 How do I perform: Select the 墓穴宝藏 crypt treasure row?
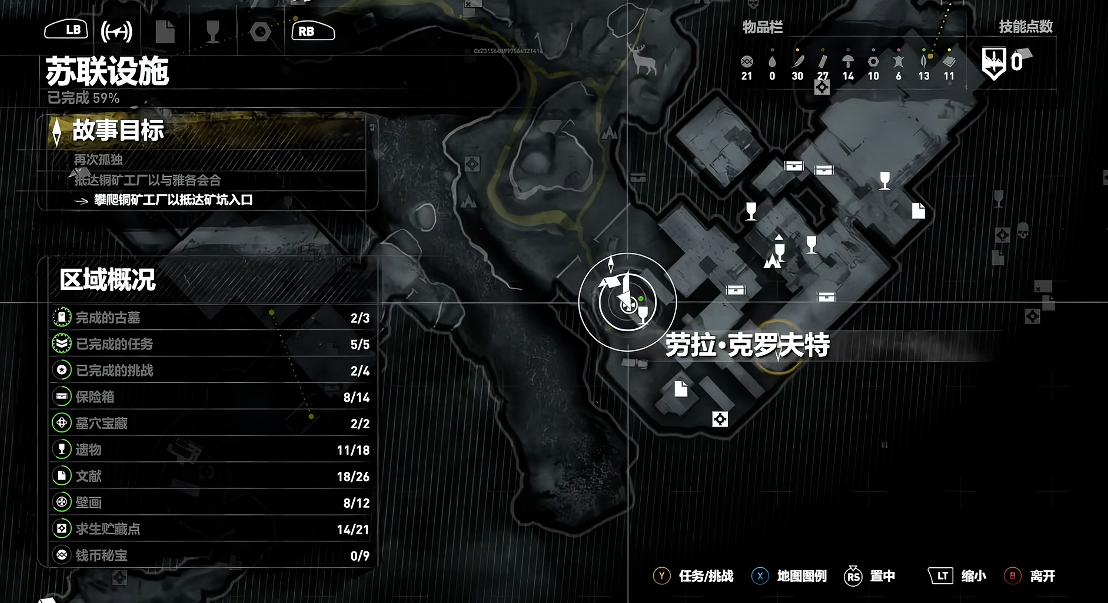point(208,423)
